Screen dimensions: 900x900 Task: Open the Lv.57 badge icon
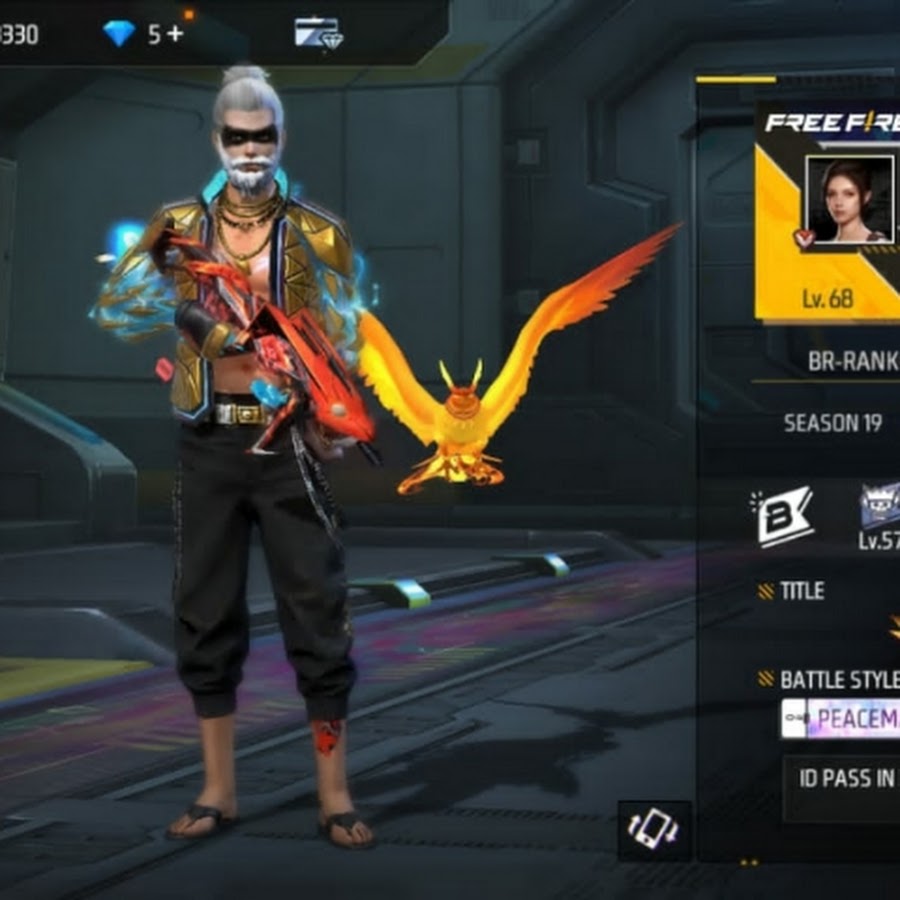coord(880,508)
